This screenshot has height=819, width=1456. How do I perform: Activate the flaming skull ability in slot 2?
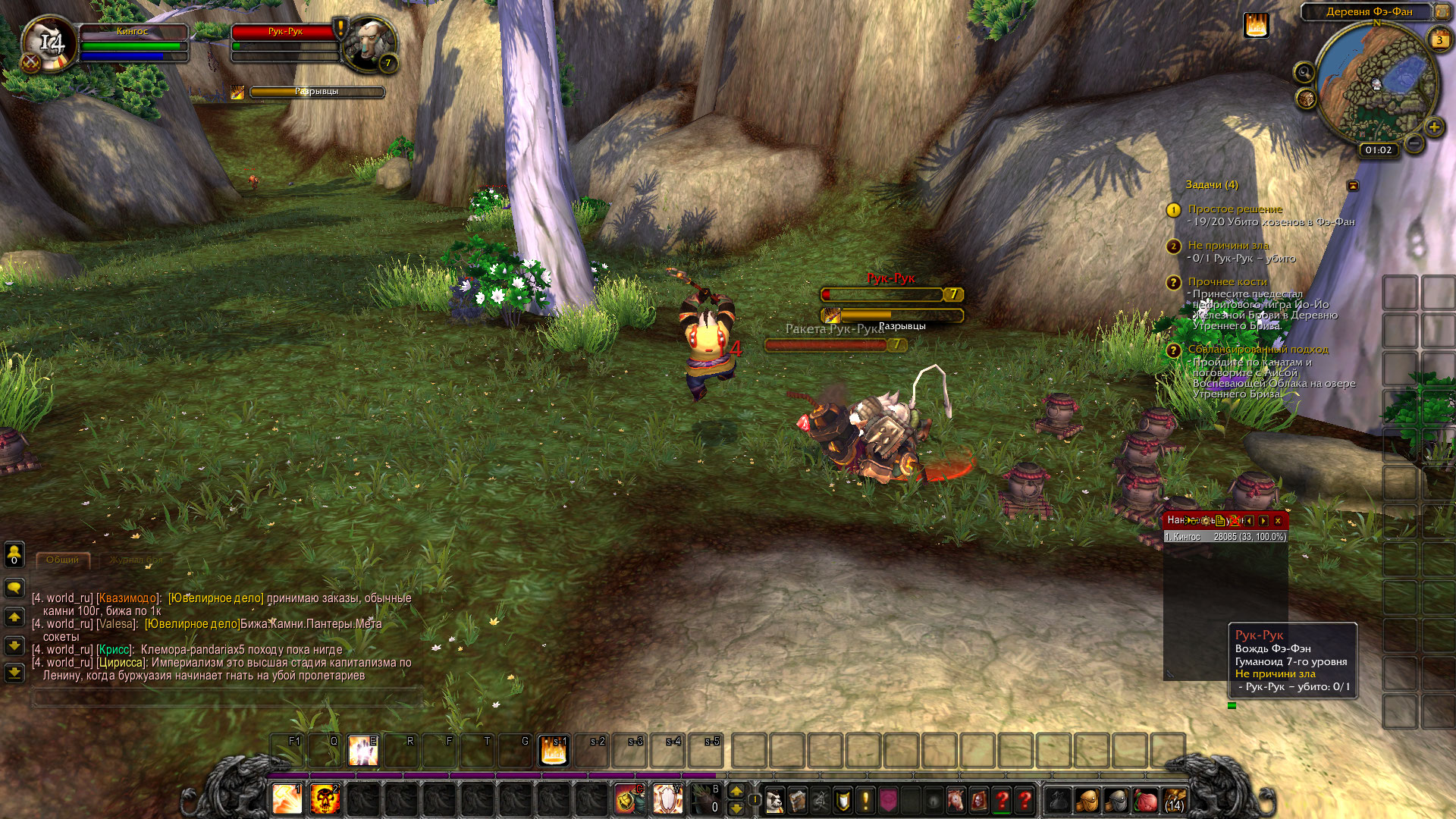[325, 800]
